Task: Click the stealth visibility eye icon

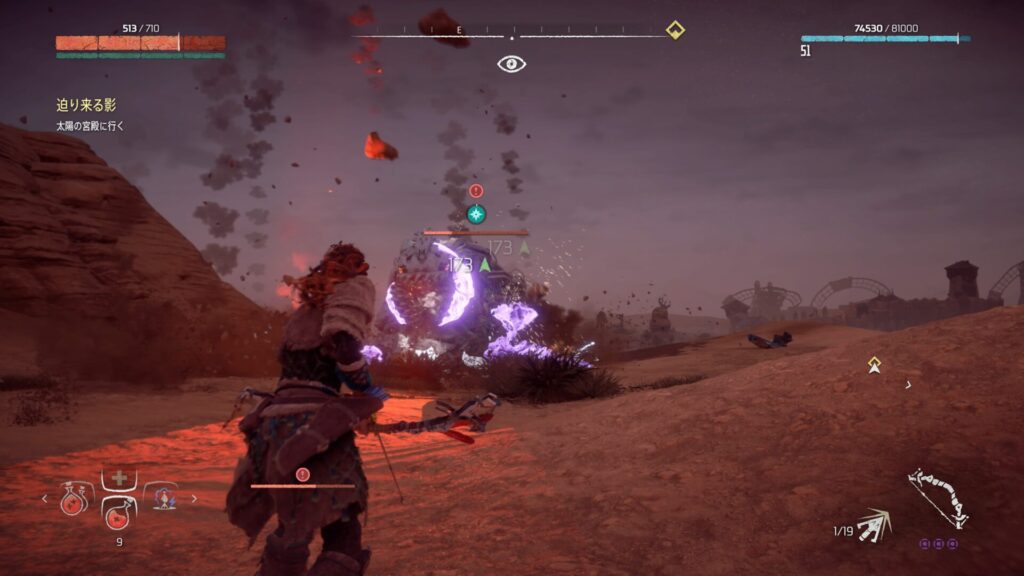Action: [x=512, y=64]
